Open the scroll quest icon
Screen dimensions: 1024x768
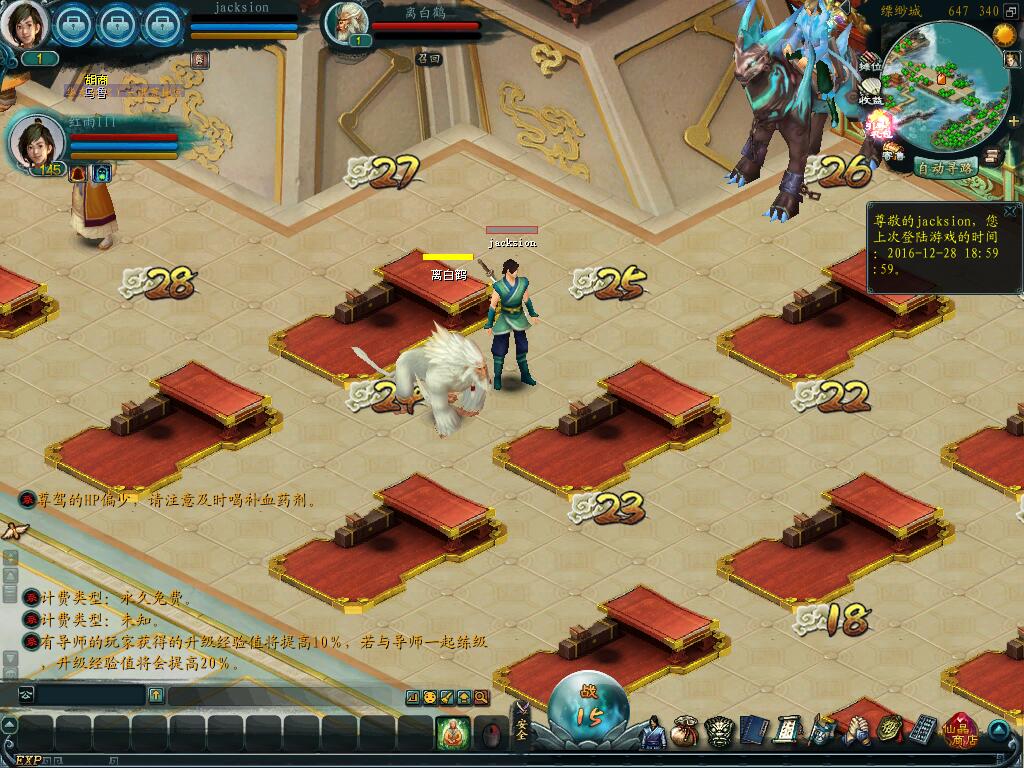[786, 732]
